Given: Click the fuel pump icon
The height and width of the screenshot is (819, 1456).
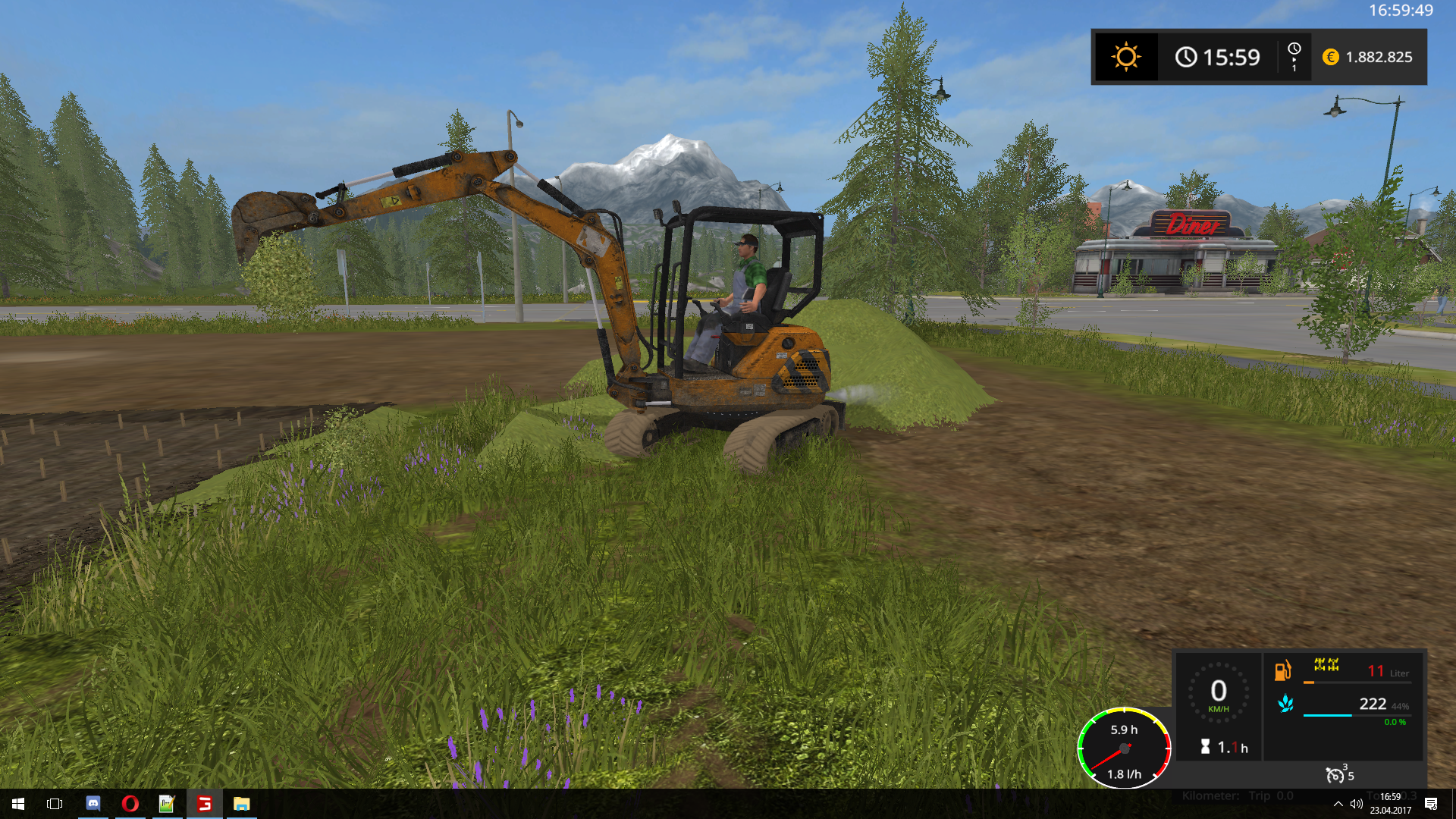Looking at the screenshot, I should [x=1282, y=670].
